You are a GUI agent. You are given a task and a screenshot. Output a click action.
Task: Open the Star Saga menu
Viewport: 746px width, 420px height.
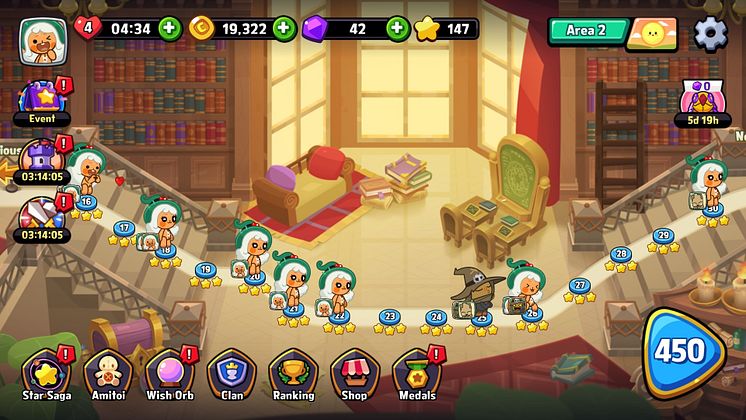(x=46, y=374)
